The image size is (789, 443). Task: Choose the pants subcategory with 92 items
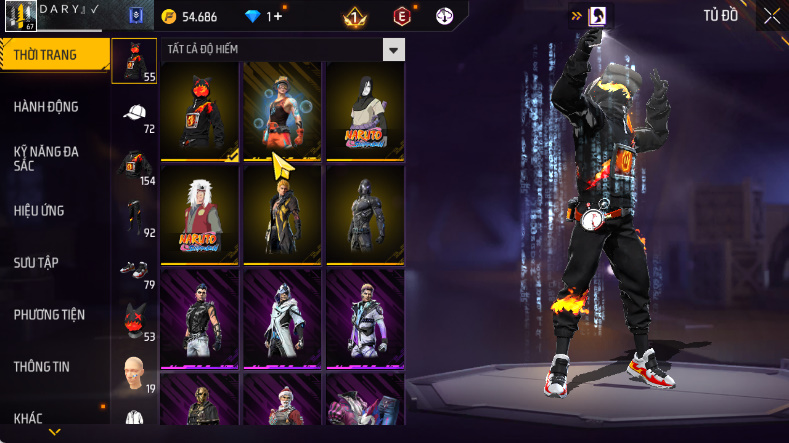point(135,218)
